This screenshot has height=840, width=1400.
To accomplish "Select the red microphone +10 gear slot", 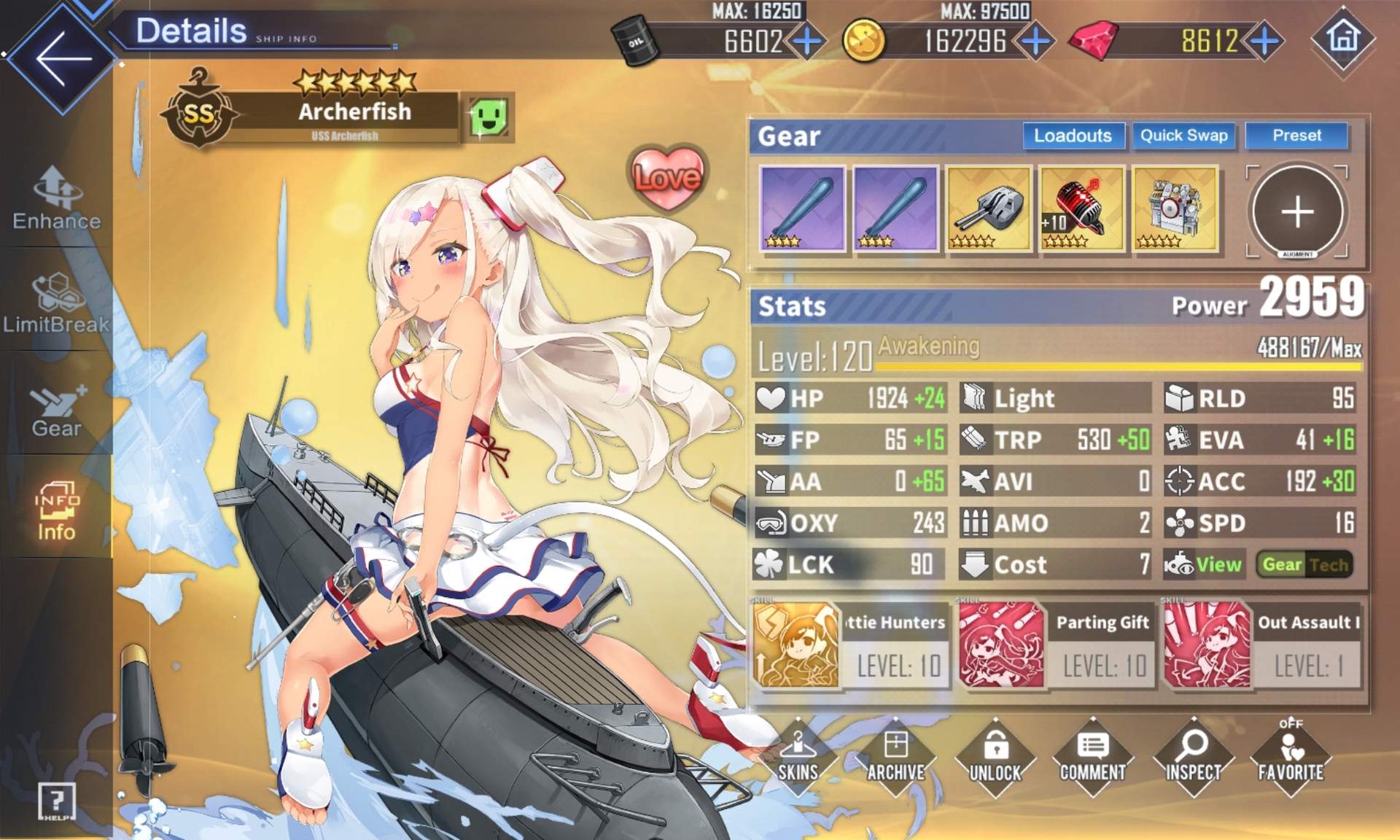I will coord(1082,209).
